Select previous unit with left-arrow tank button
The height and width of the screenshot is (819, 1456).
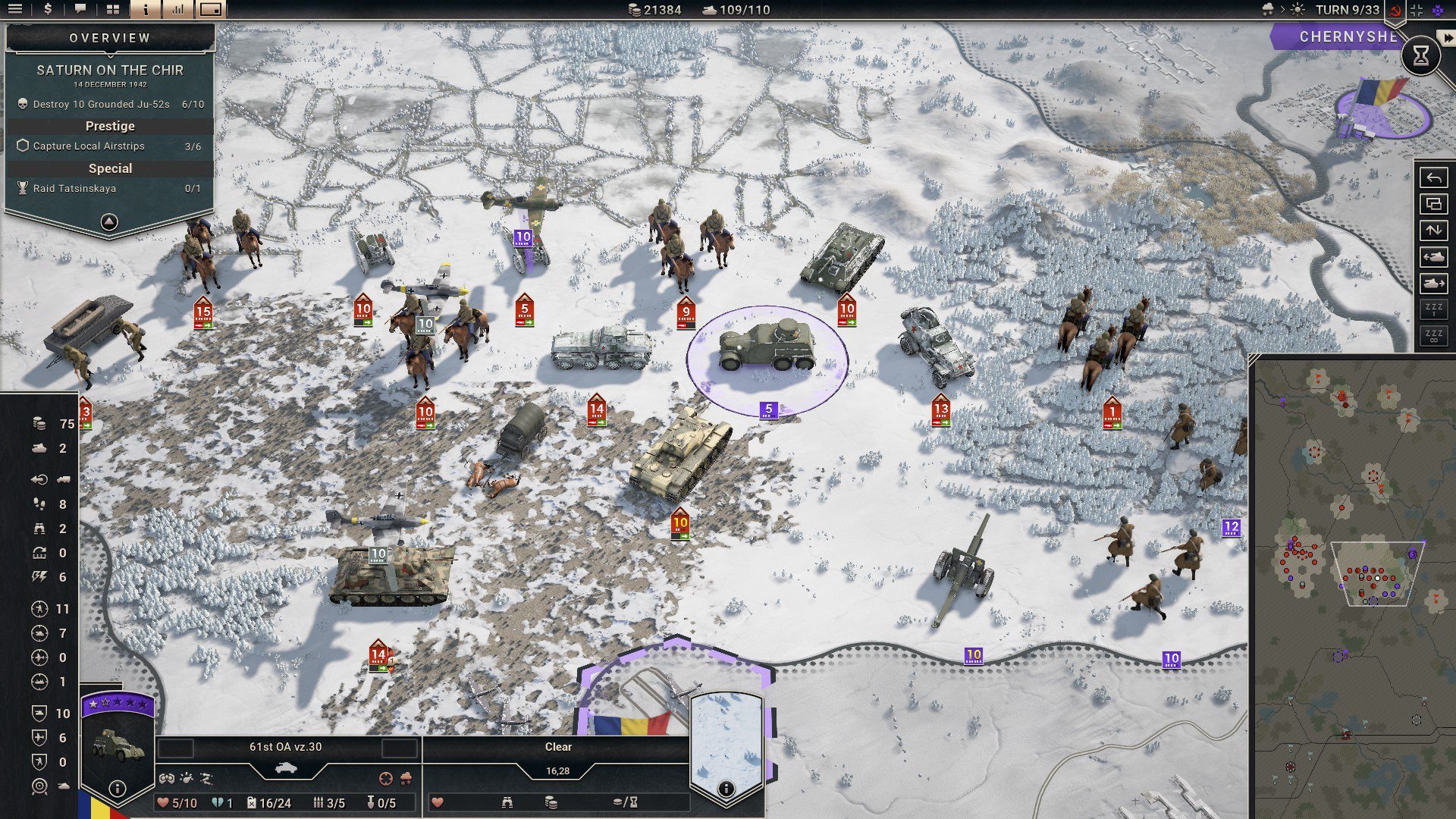pyautogui.click(x=1433, y=257)
